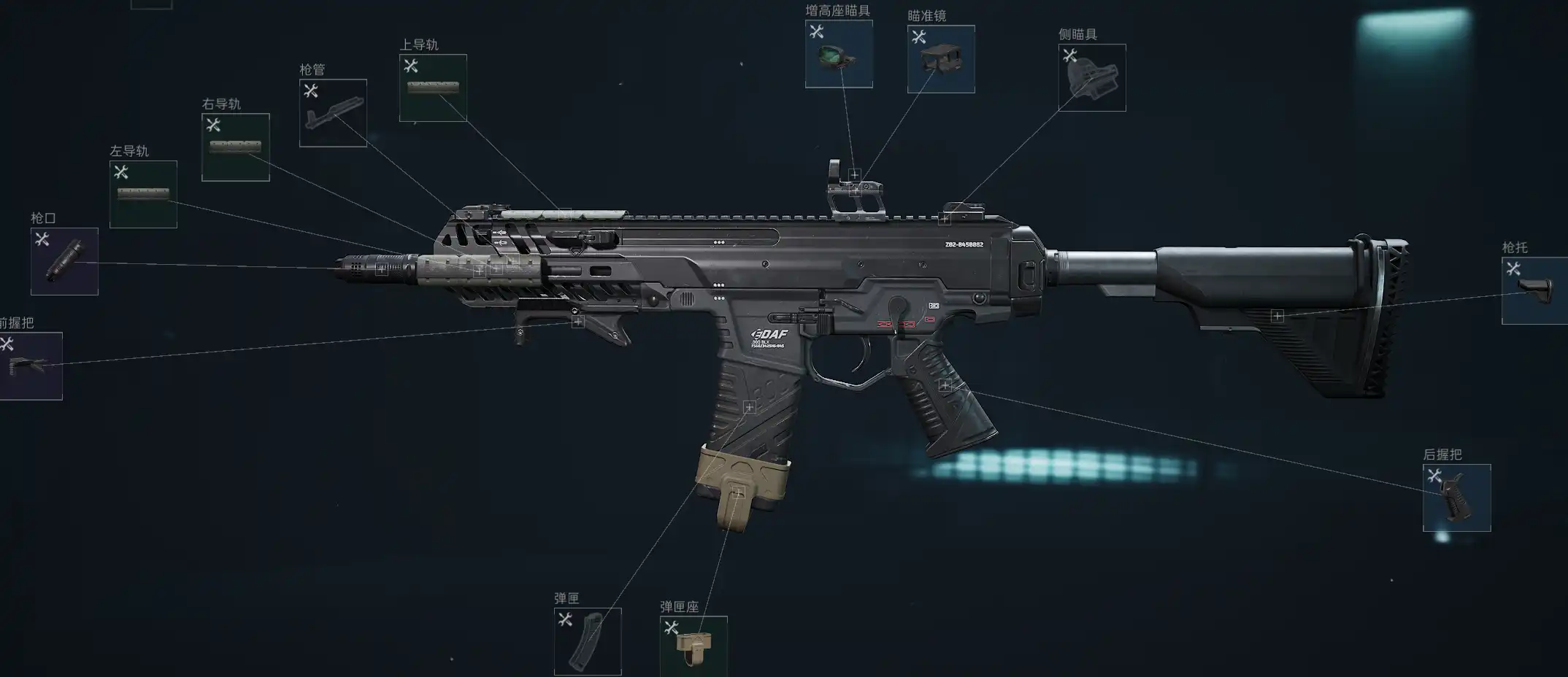Open the 左导轨 left rail slot
The height and width of the screenshot is (677, 1568).
click(143, 194)
